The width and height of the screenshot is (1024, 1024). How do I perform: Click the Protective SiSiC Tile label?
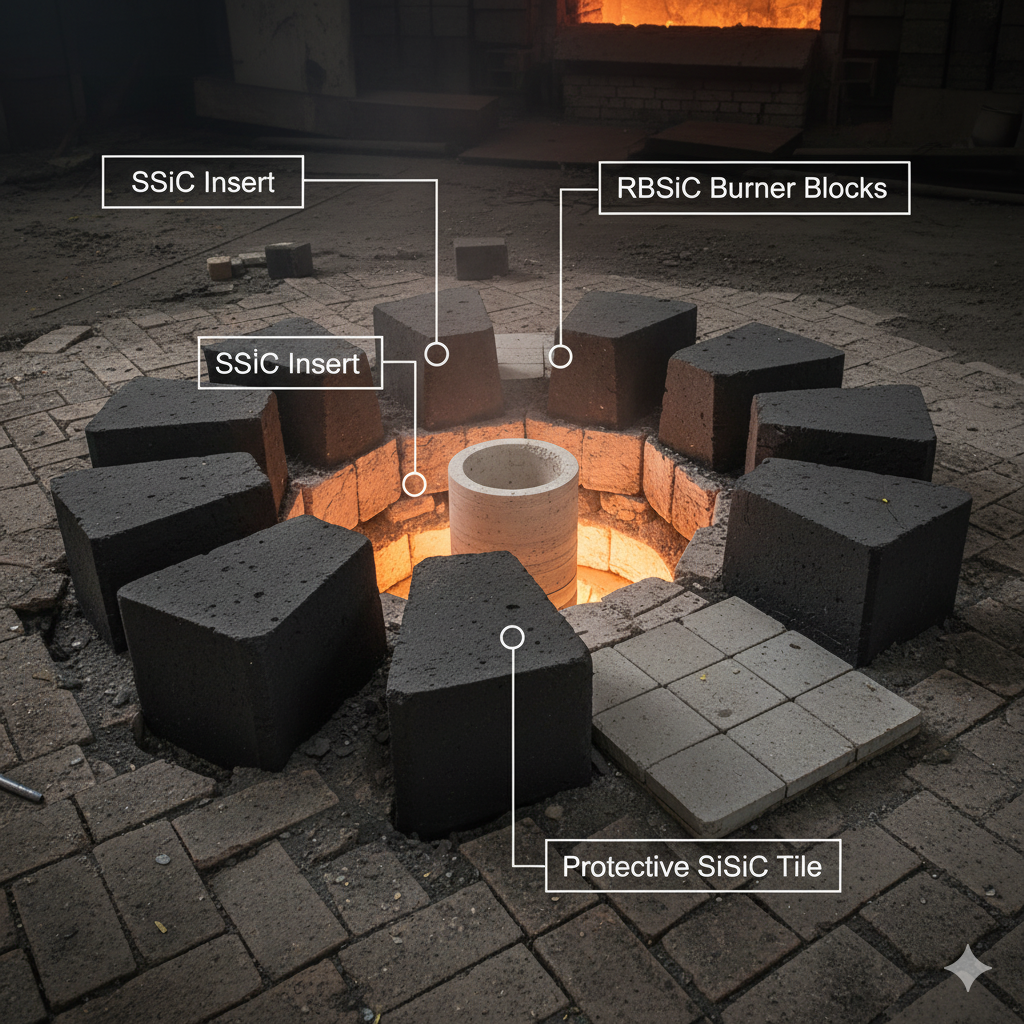click(x=692, y=866)
